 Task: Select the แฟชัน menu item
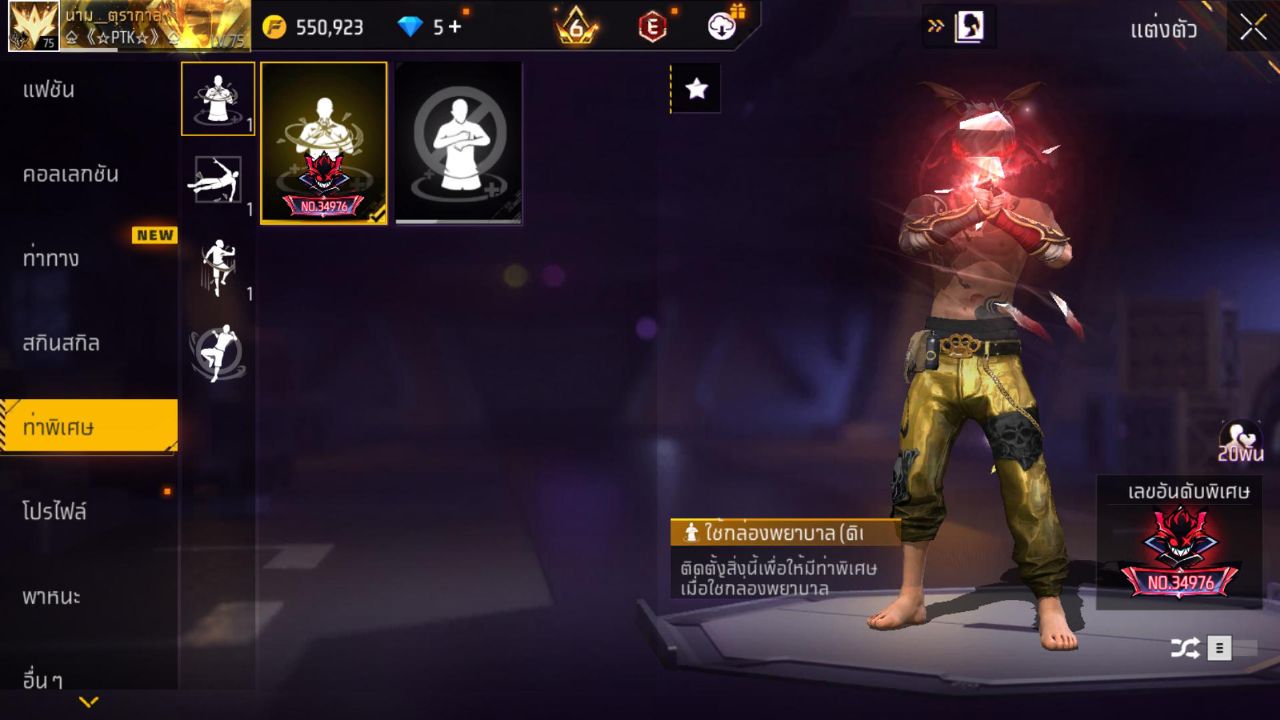pyautogui.click(x=50, y=89)
